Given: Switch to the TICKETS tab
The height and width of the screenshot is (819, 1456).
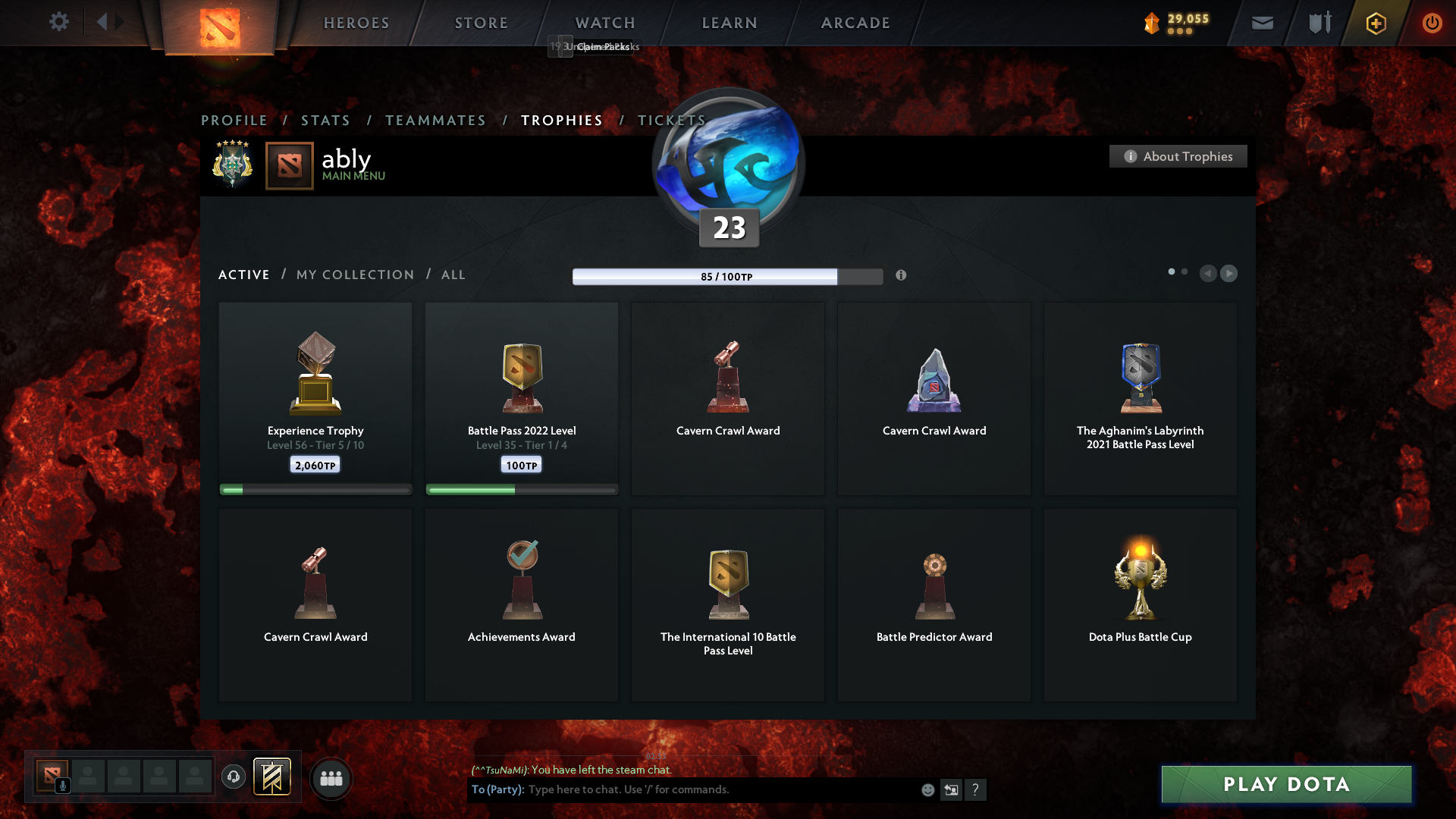Looking at the screenshot, I should click(x=670, y=120).
